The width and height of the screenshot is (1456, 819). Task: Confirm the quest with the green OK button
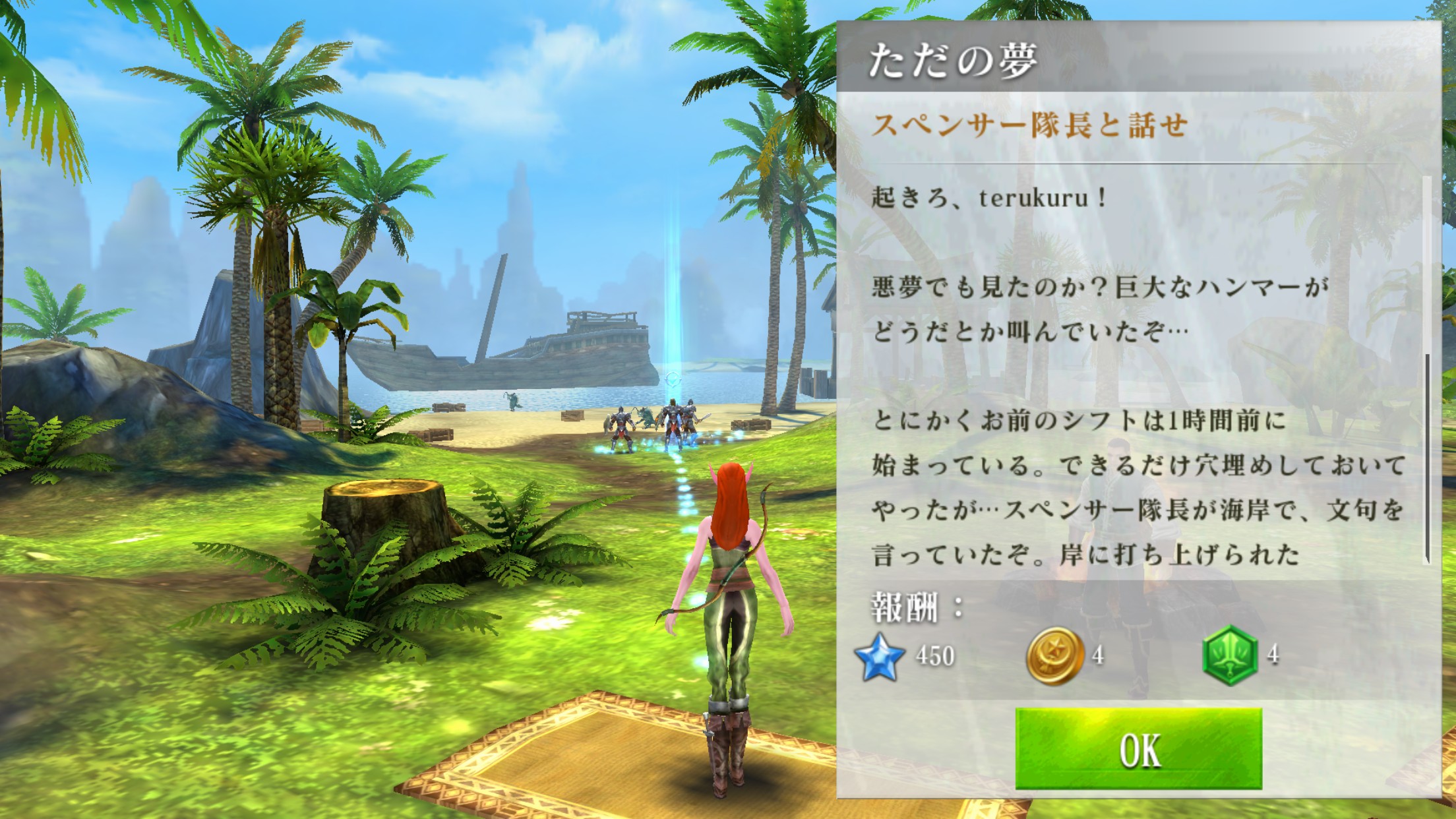click(x=1138, y=748)
